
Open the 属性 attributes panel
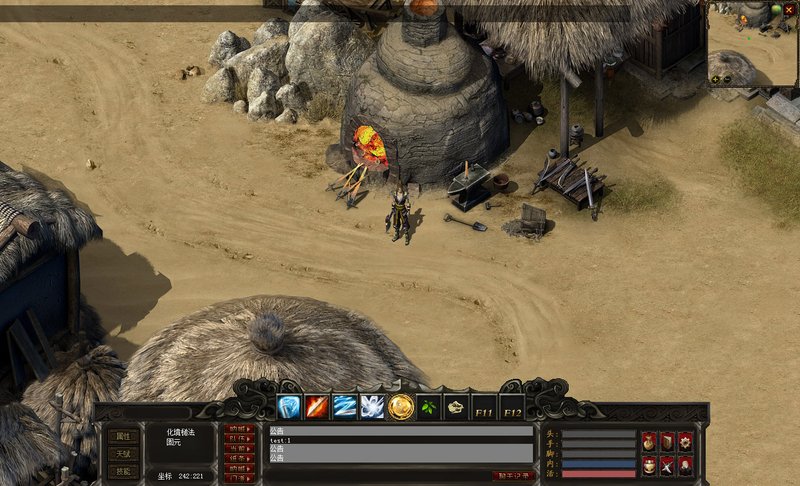(123, 436)
